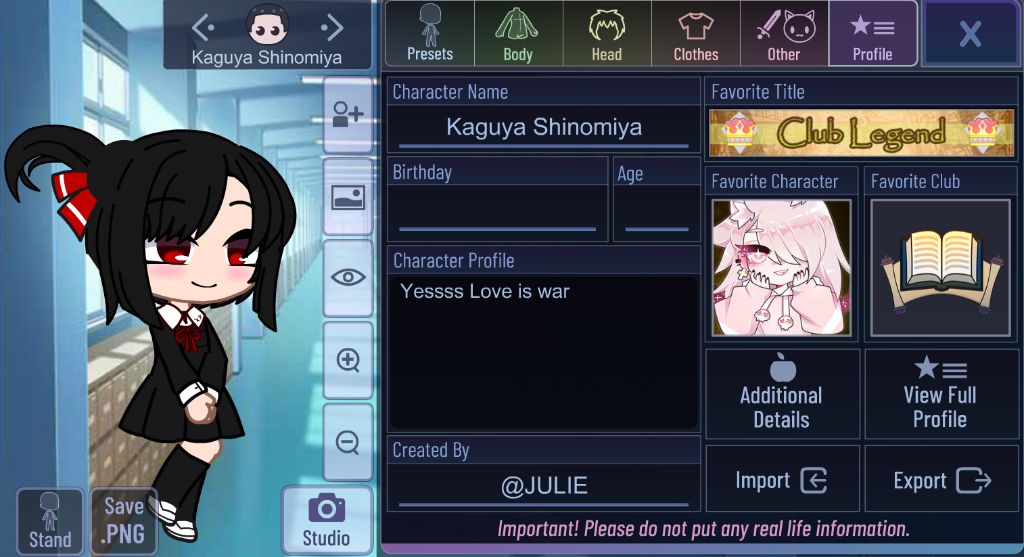Change the Club Legend favorite title
This screenshot has height=557, width=1024.
(x=861, y=132)
